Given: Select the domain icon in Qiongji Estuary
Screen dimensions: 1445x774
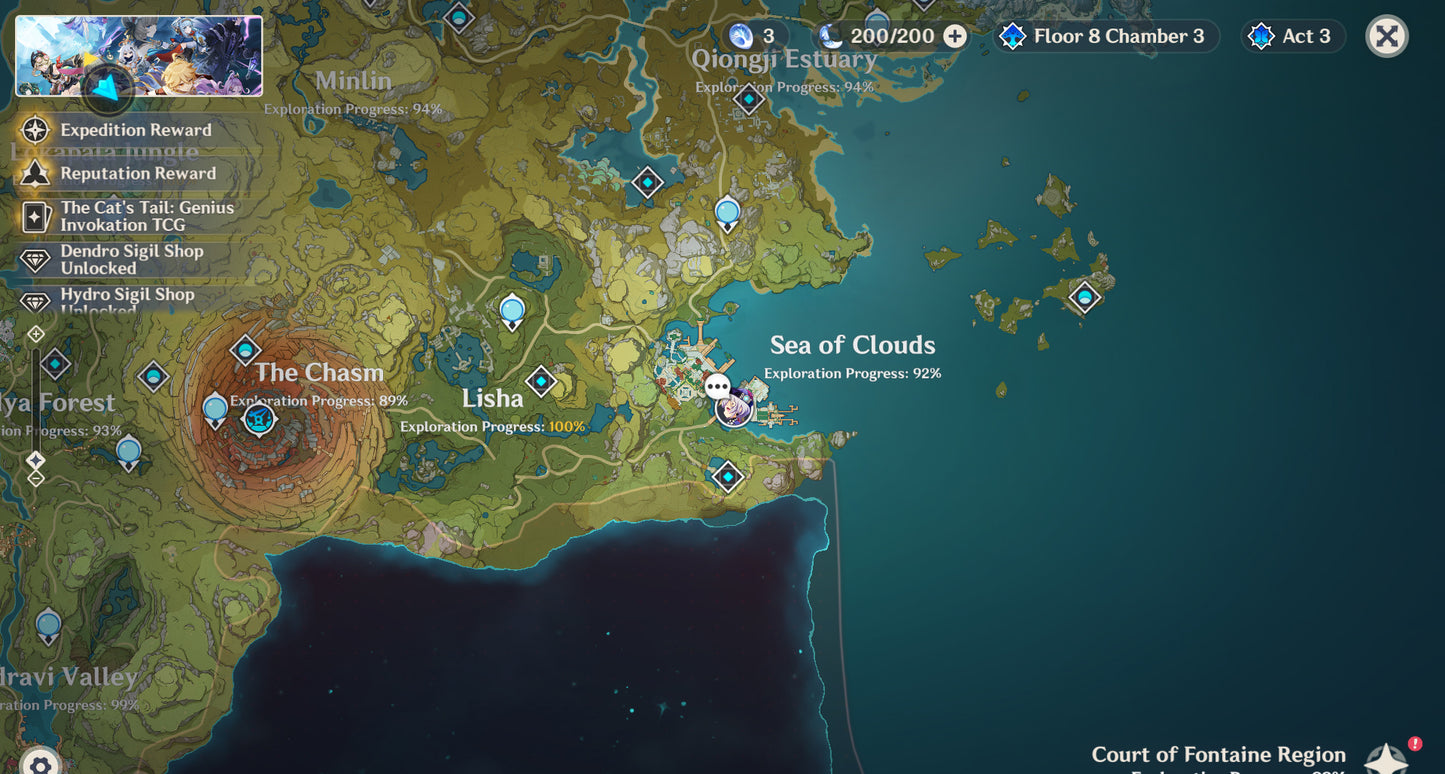Looking at the screenshot, I should click(747, 99).
